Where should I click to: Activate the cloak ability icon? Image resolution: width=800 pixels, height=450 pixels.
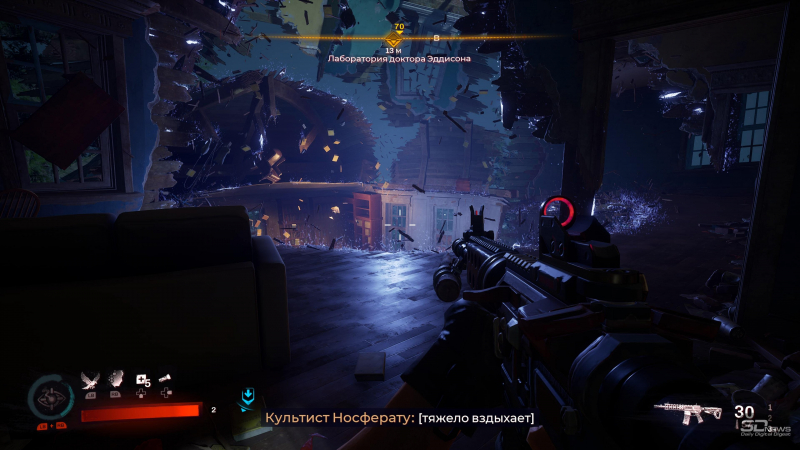(x=116, y=378)
